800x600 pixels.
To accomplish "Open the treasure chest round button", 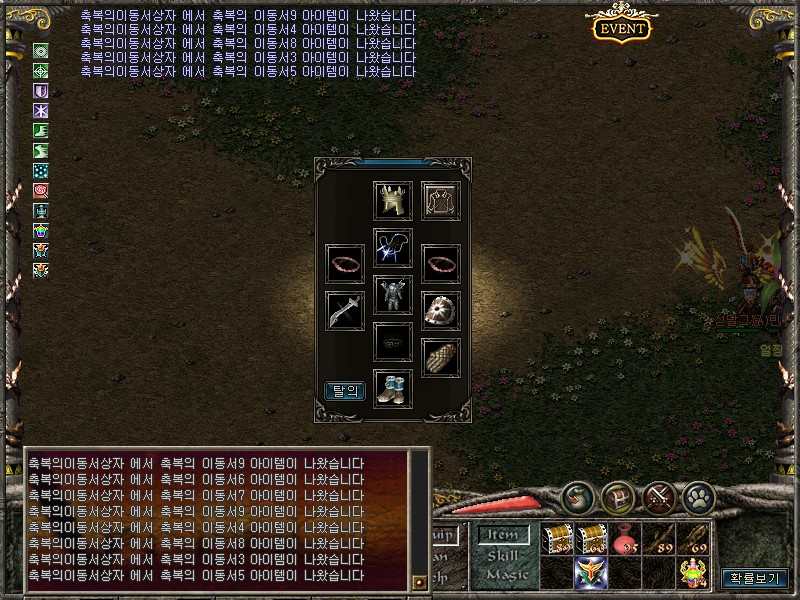I will [617, 496].
